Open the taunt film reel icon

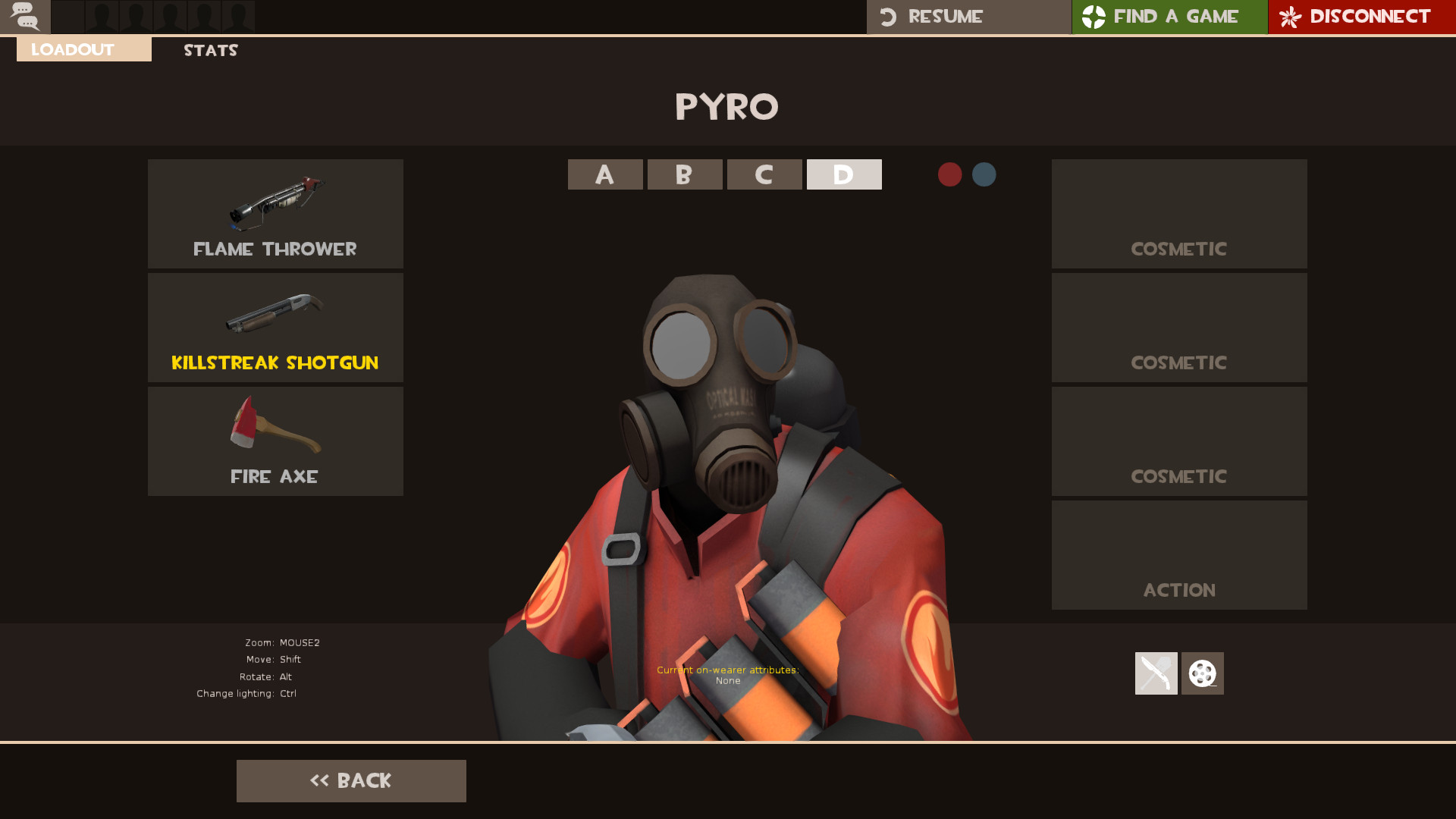[x=1202, y=673]
